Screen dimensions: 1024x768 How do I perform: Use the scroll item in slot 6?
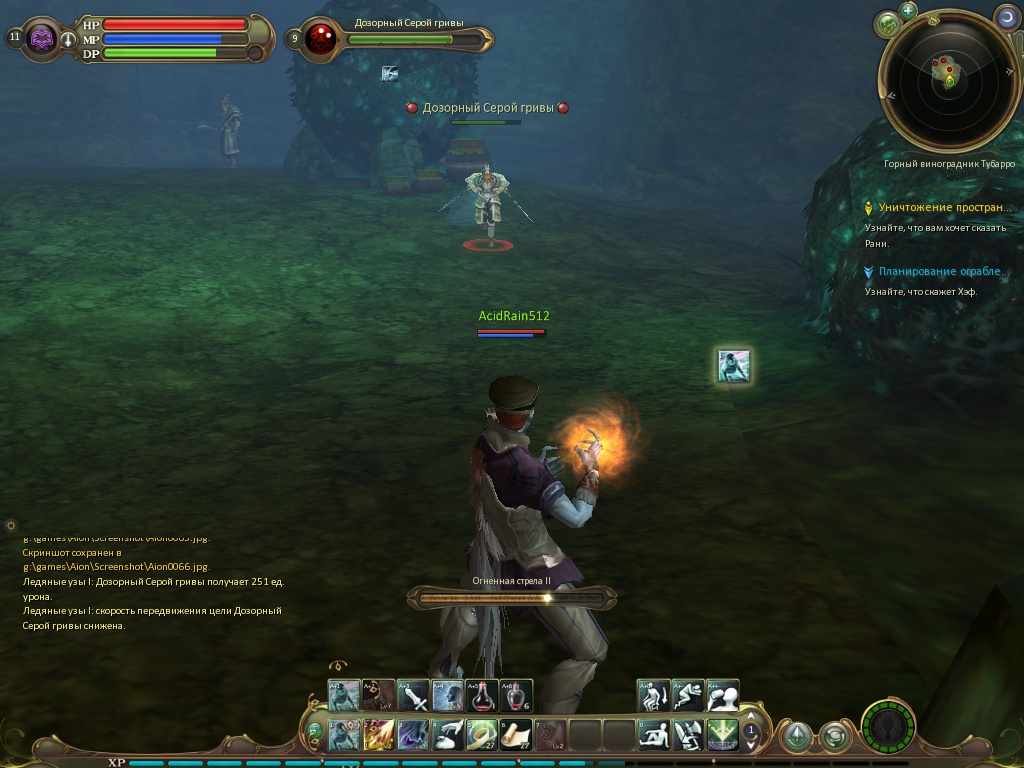point(516,735)
